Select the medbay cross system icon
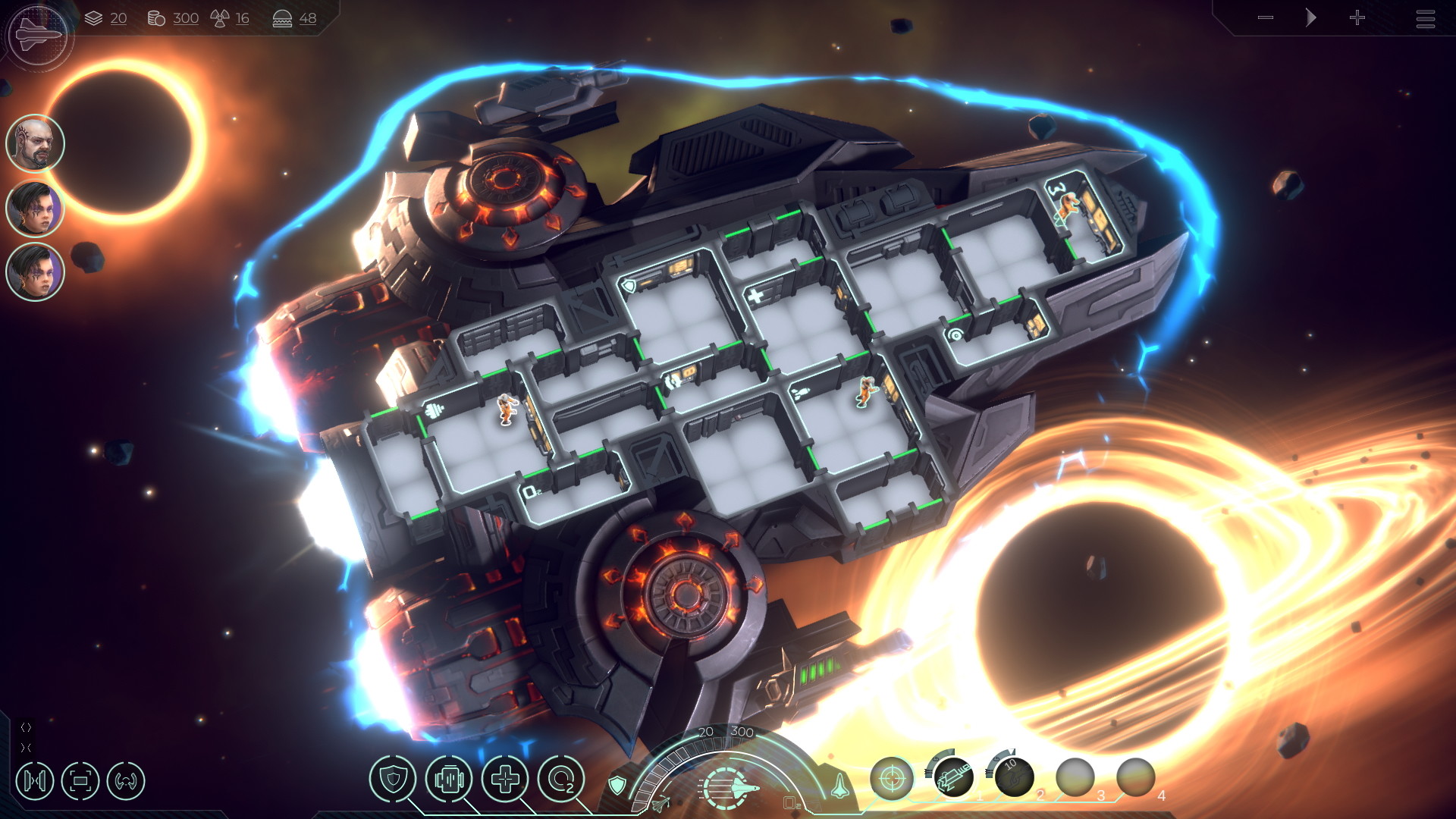The width and height of the screenshot is (1456, 819). point(504,779)
